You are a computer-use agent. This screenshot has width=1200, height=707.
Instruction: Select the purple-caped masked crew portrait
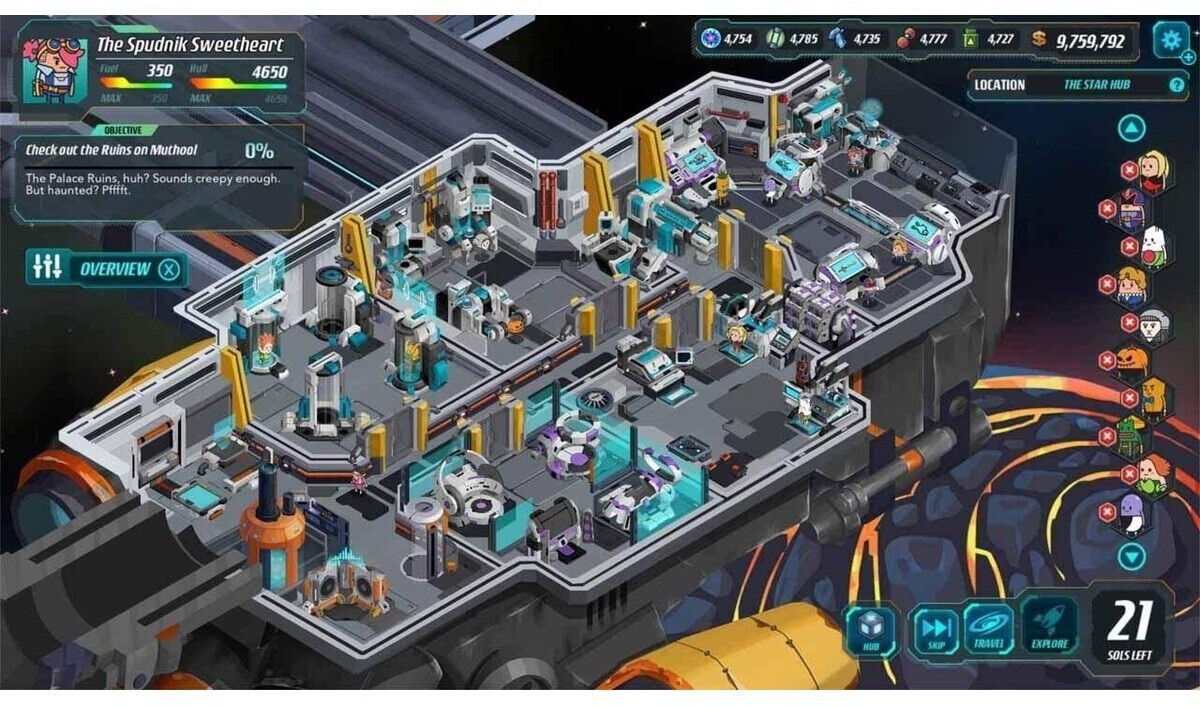click(1131, 209)
